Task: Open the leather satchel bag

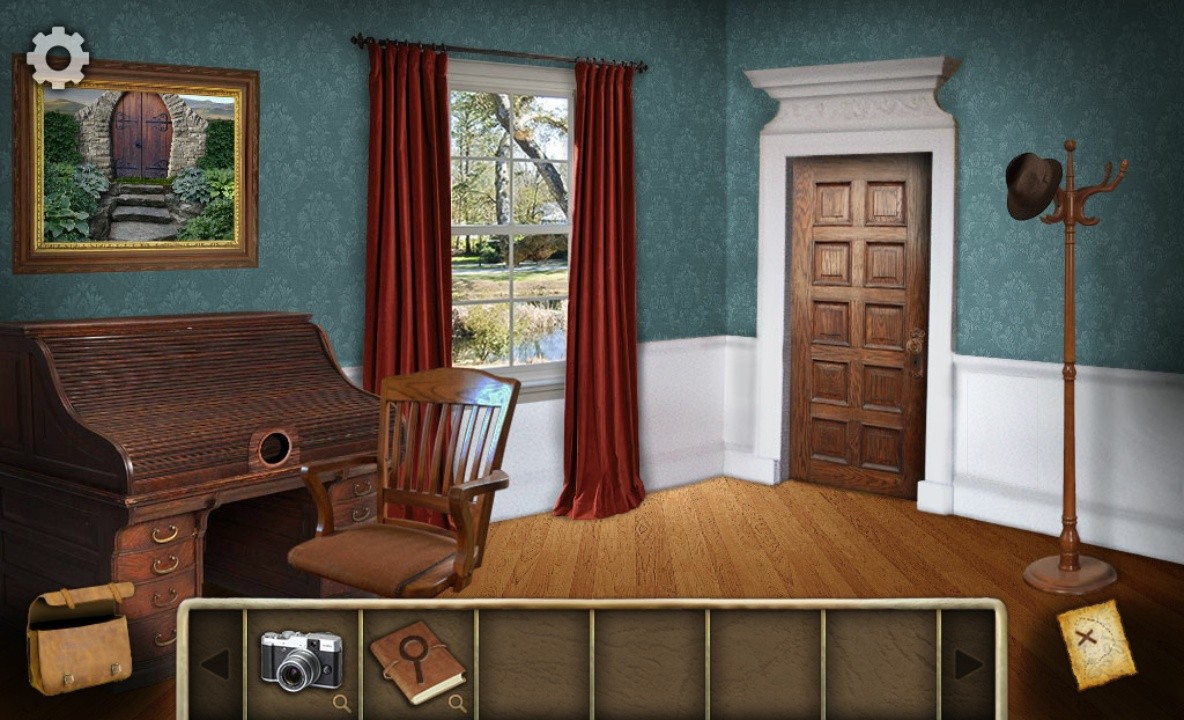Action: coord(79,638)
